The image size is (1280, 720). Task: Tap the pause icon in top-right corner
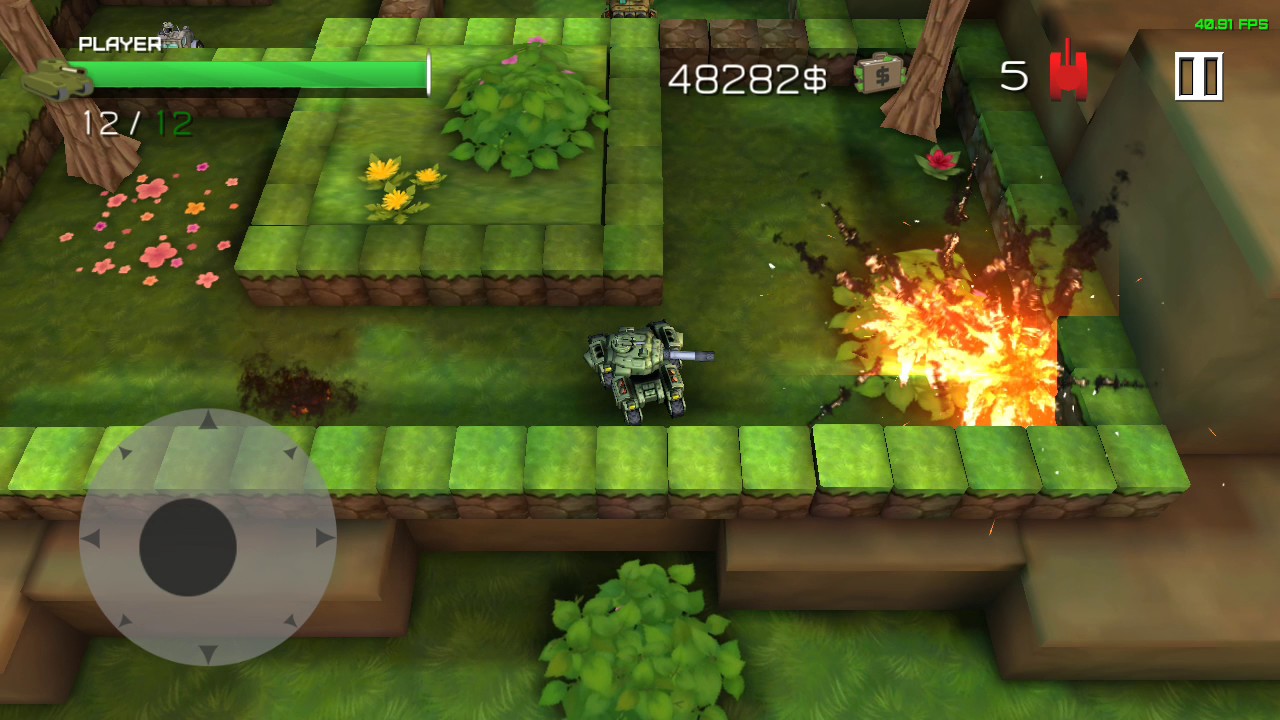(1199, 75)
